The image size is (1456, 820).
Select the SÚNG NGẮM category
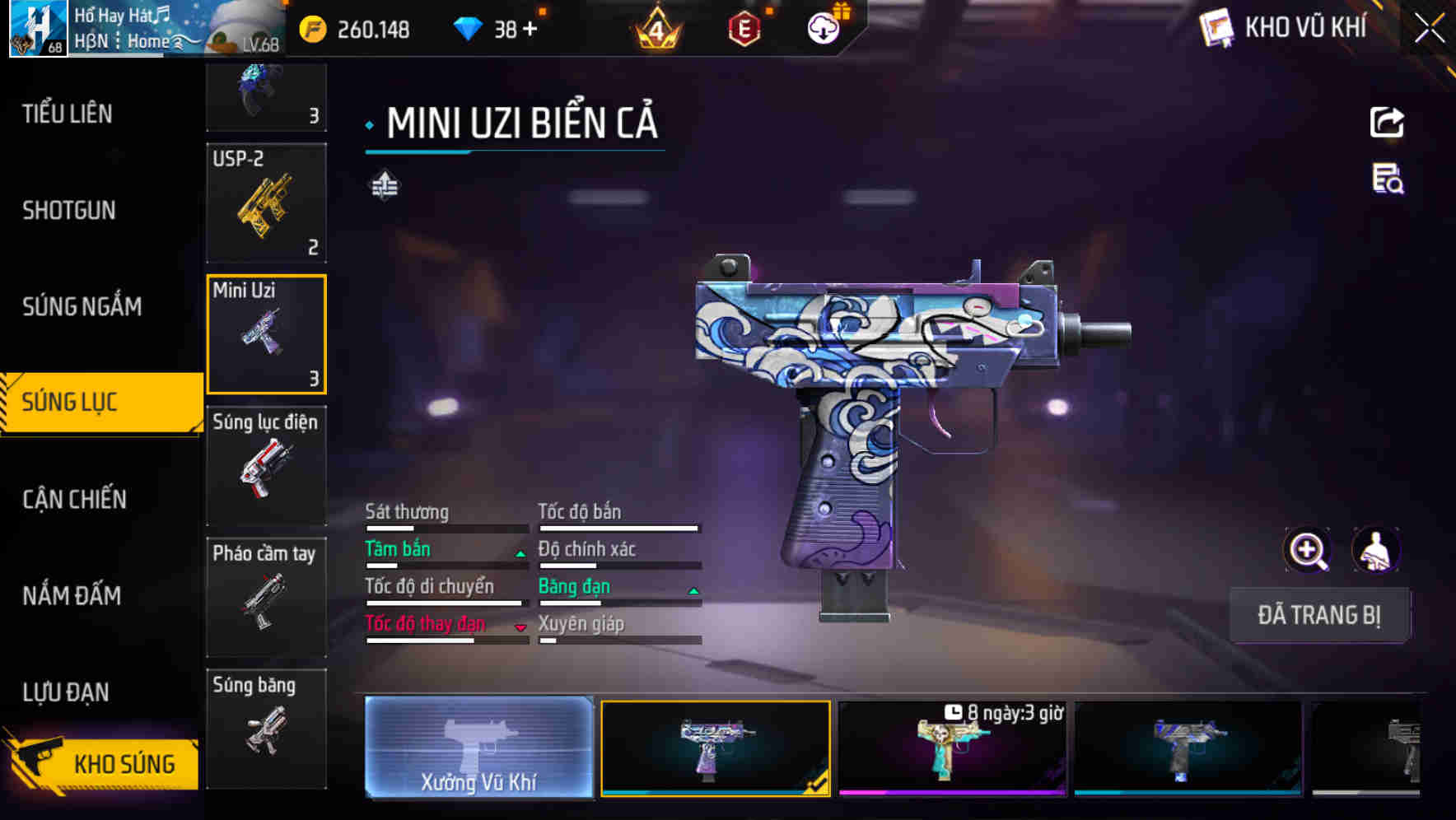(x=82, y=306)
